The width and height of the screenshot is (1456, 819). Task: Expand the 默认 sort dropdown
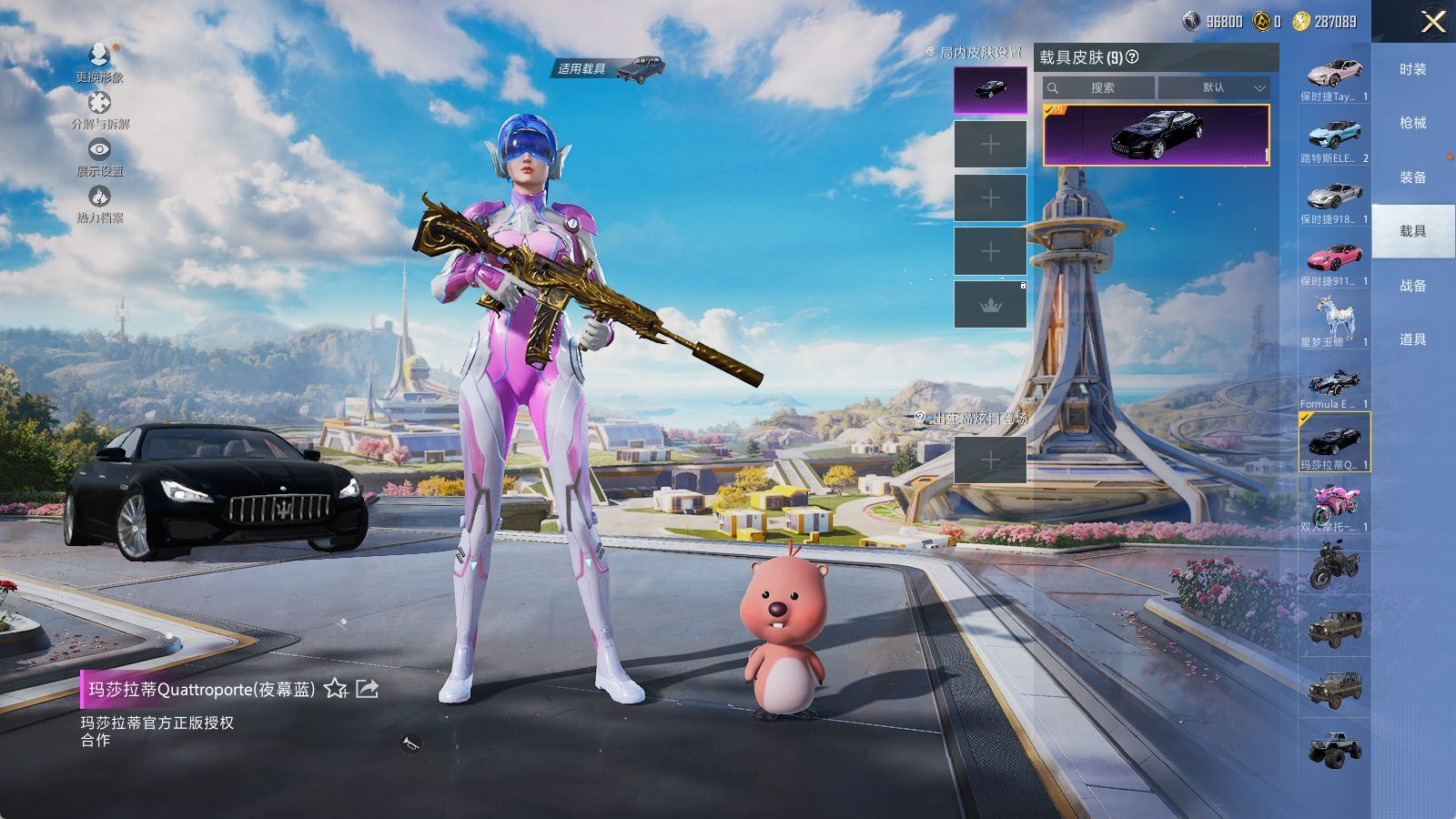(1214, 88)
